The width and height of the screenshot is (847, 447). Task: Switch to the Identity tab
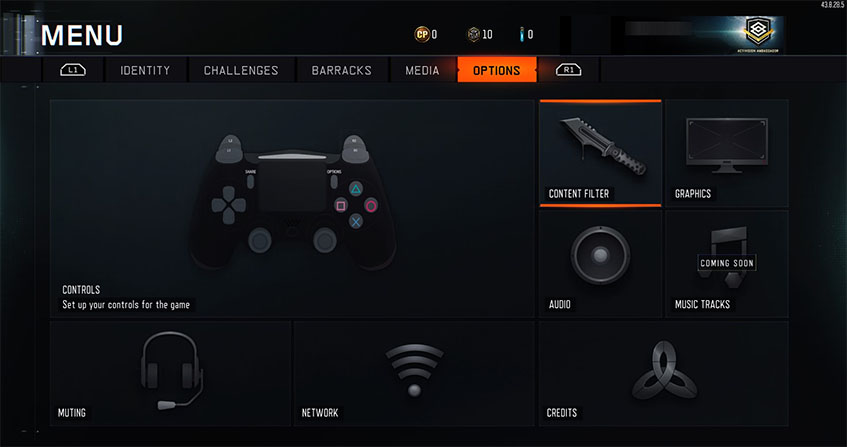click(145, 70)
